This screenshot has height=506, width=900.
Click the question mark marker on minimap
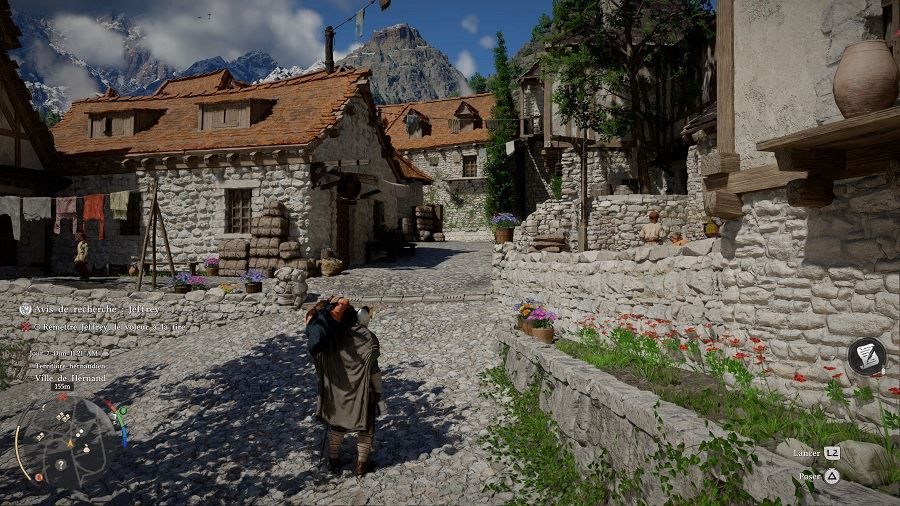[61, 464]
